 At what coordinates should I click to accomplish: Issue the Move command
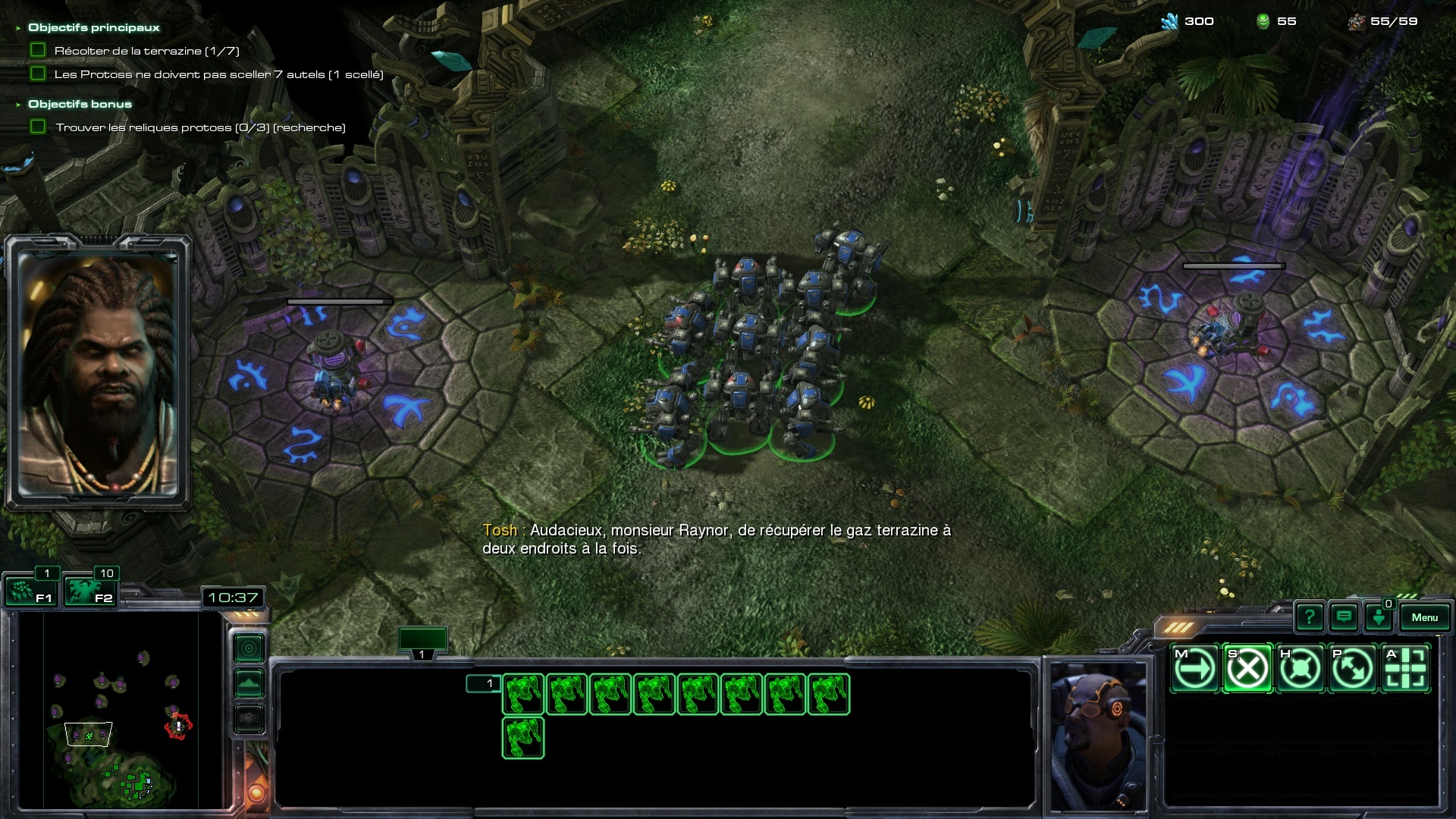point(1194,669)
